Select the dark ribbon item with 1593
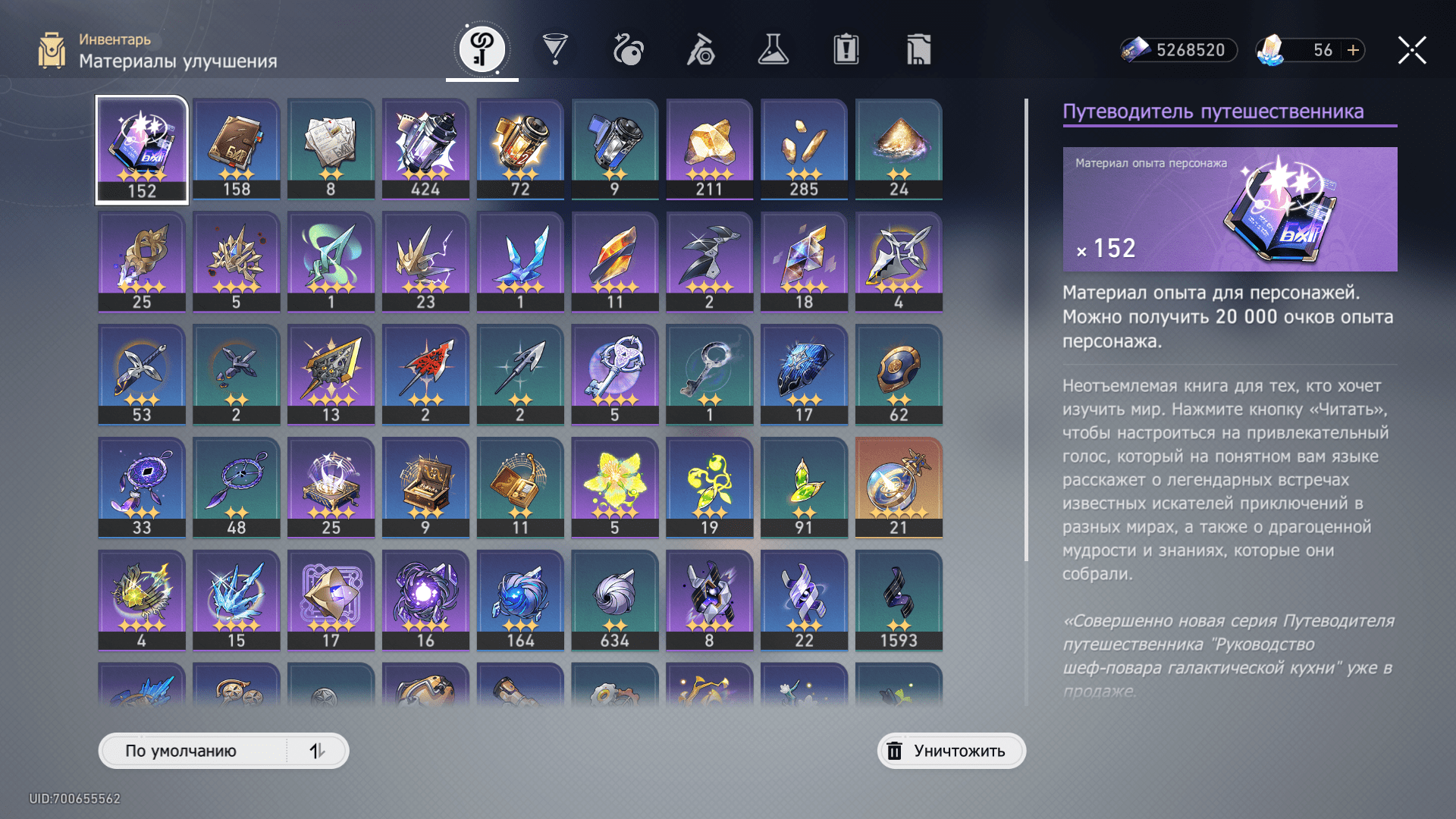The width and height of the screenshot is (1456, 819). tap(899, 600)
